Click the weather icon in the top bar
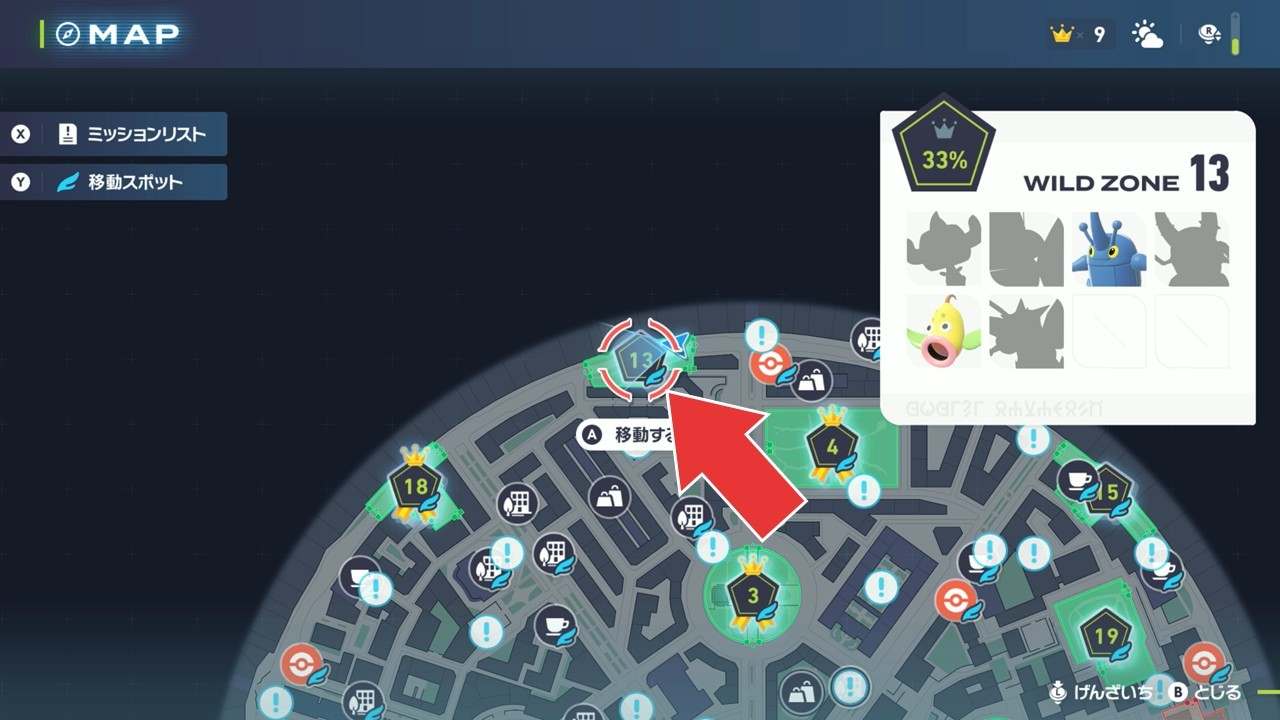 [1147, 35]
